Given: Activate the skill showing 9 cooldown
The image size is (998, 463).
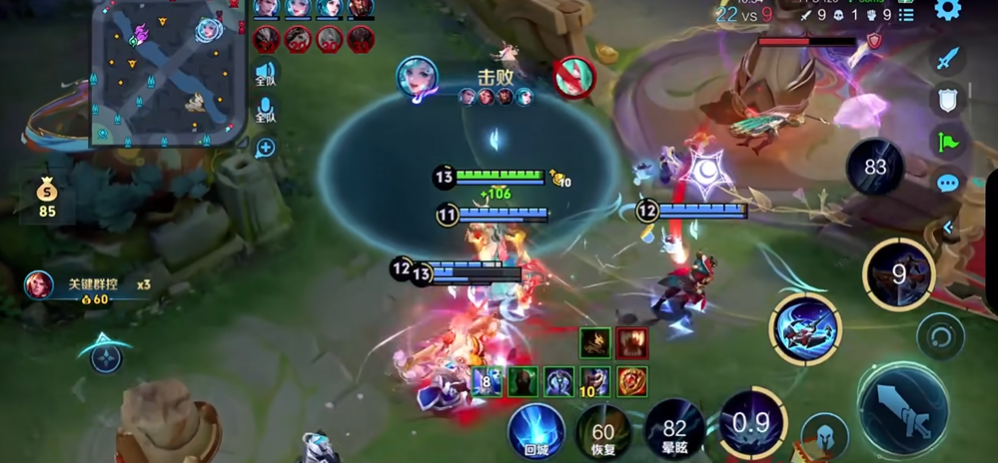Looking at the screenshot, I should tap(899, 274).
